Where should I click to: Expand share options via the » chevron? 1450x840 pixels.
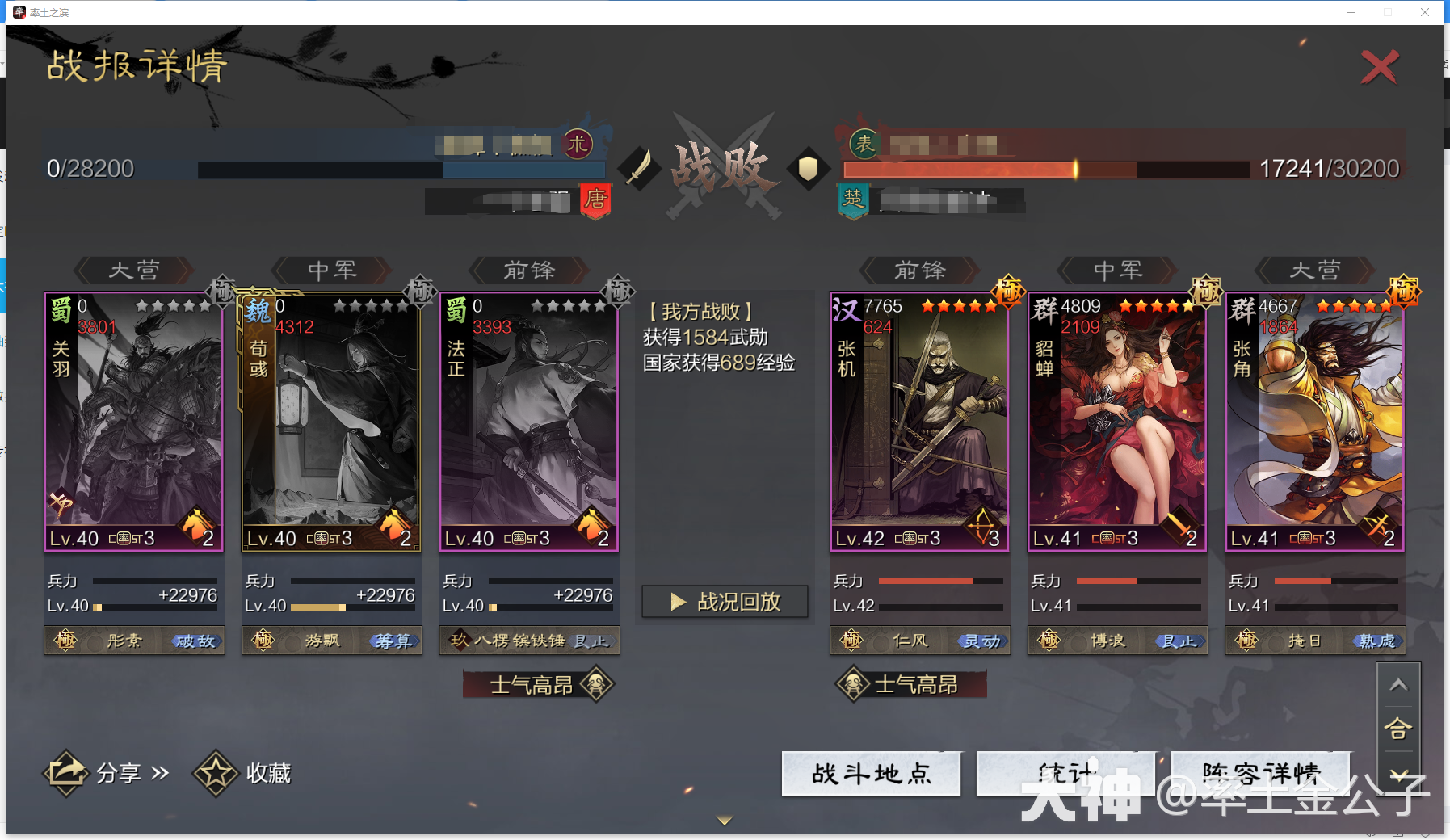[x=160, y=772]
